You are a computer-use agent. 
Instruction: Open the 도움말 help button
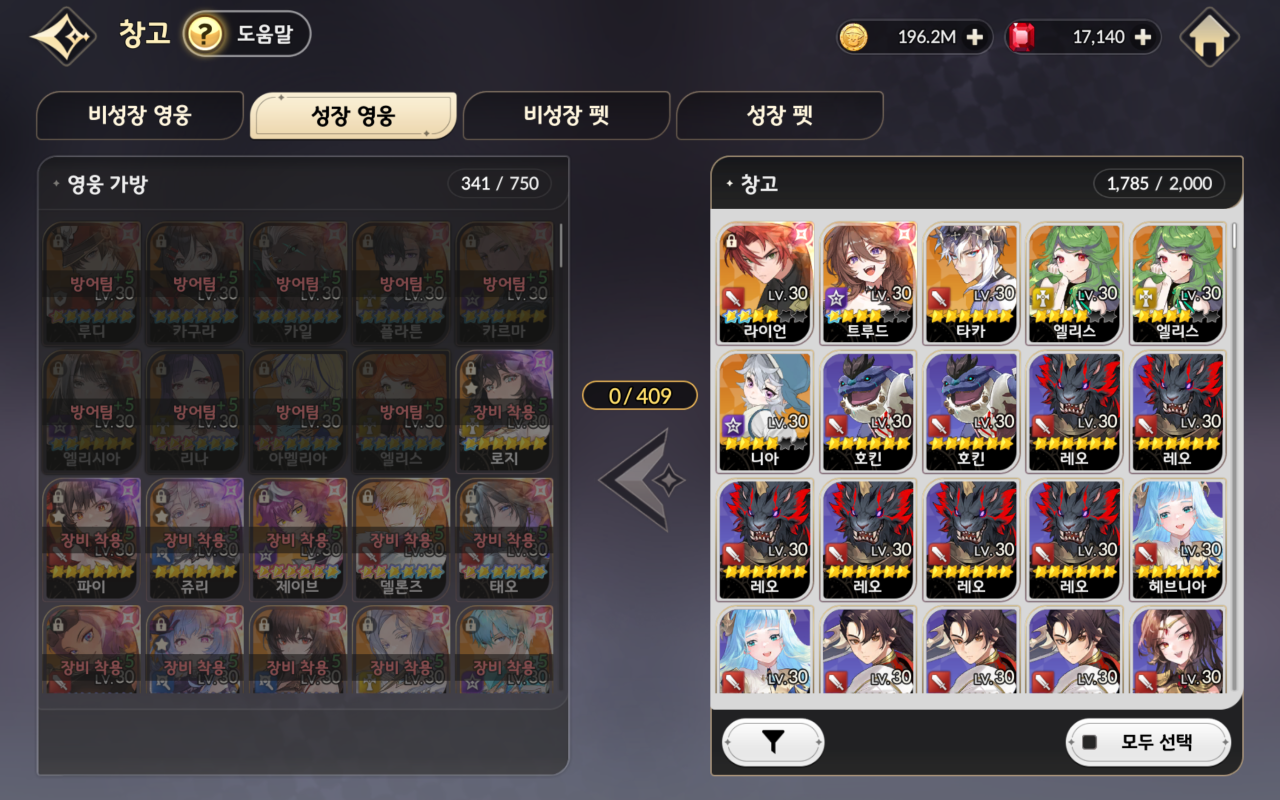(248, 33)
